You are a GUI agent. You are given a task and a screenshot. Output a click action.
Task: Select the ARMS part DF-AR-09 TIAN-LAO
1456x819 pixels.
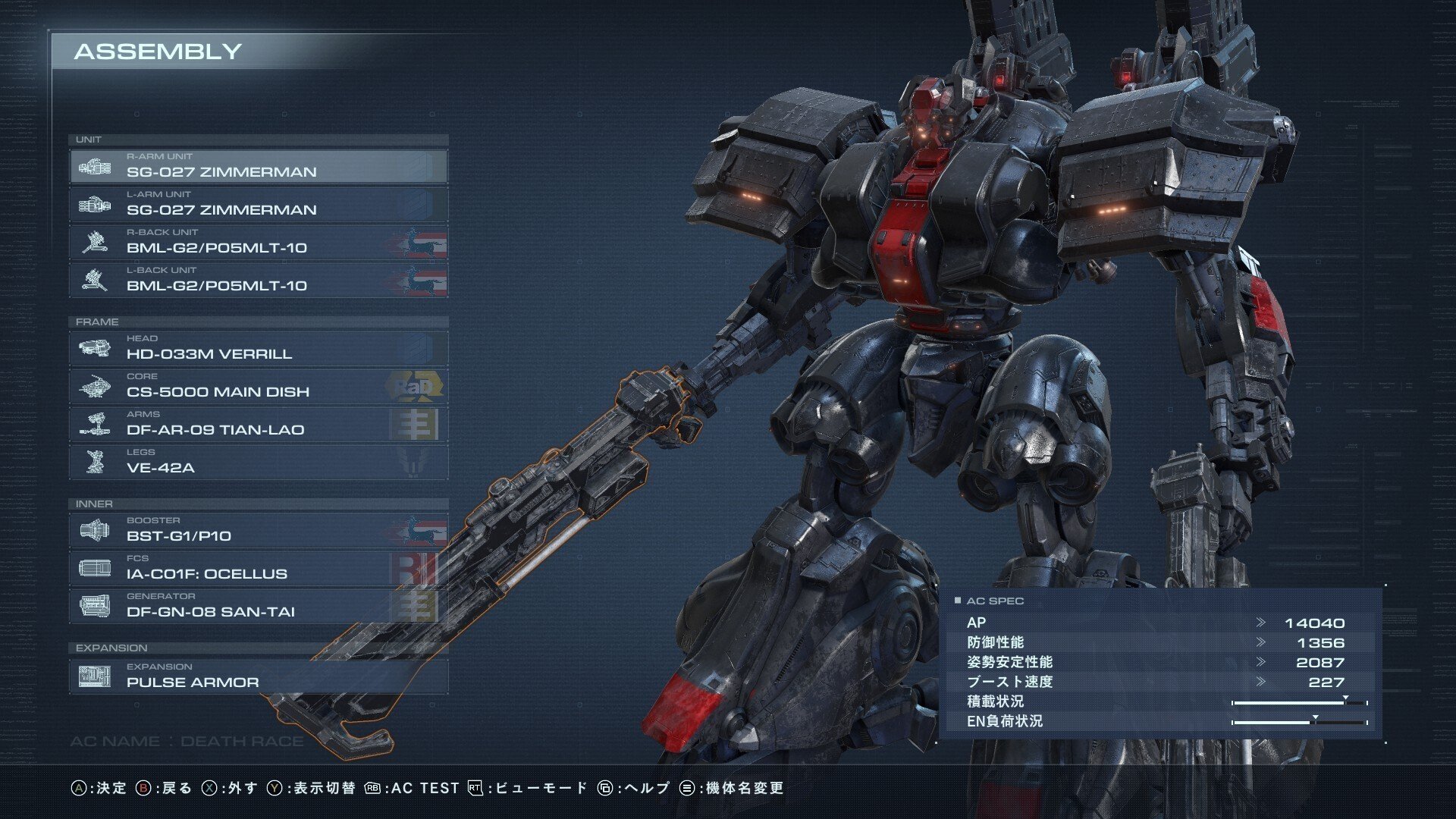click(258, 424)
